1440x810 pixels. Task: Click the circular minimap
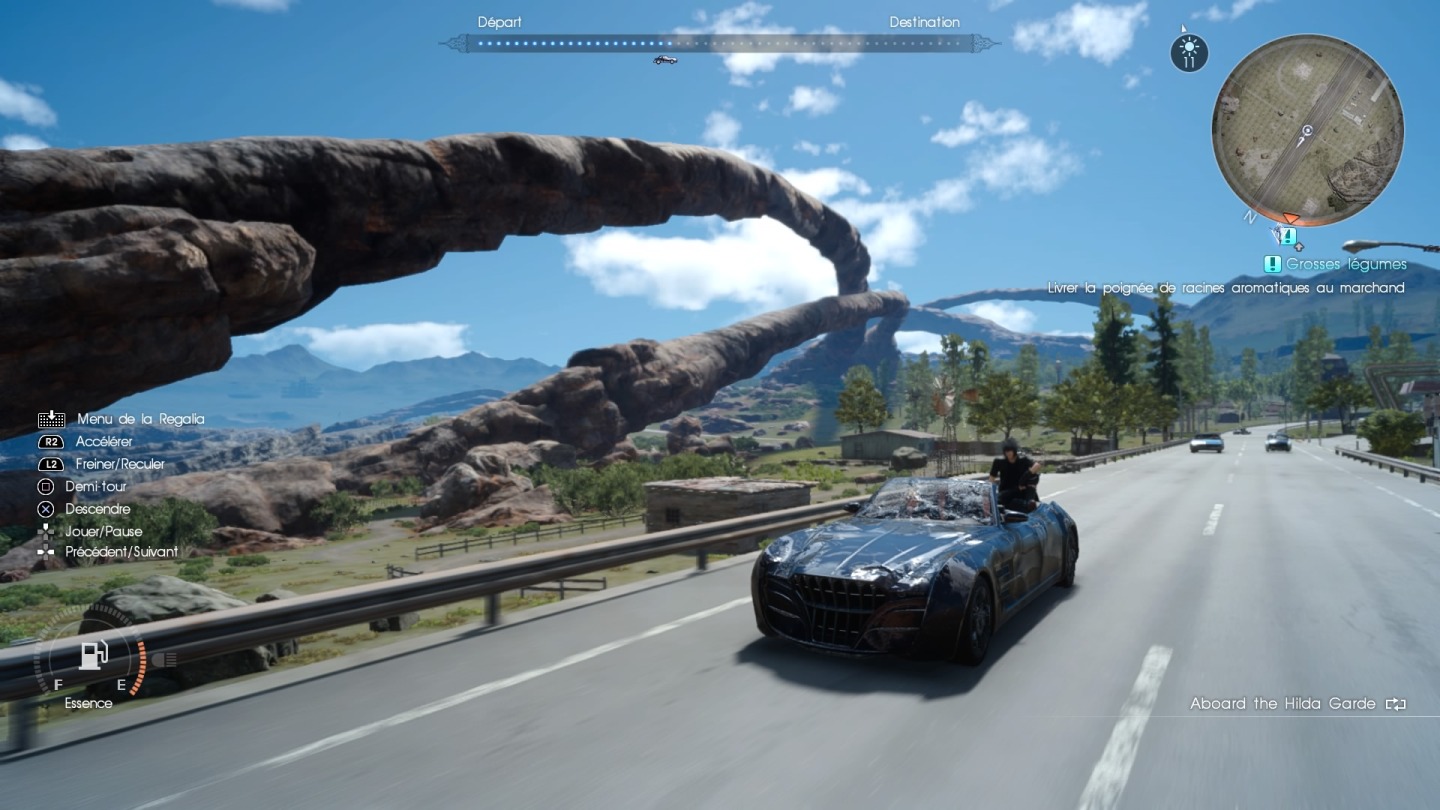click(x=1307, y=130)
